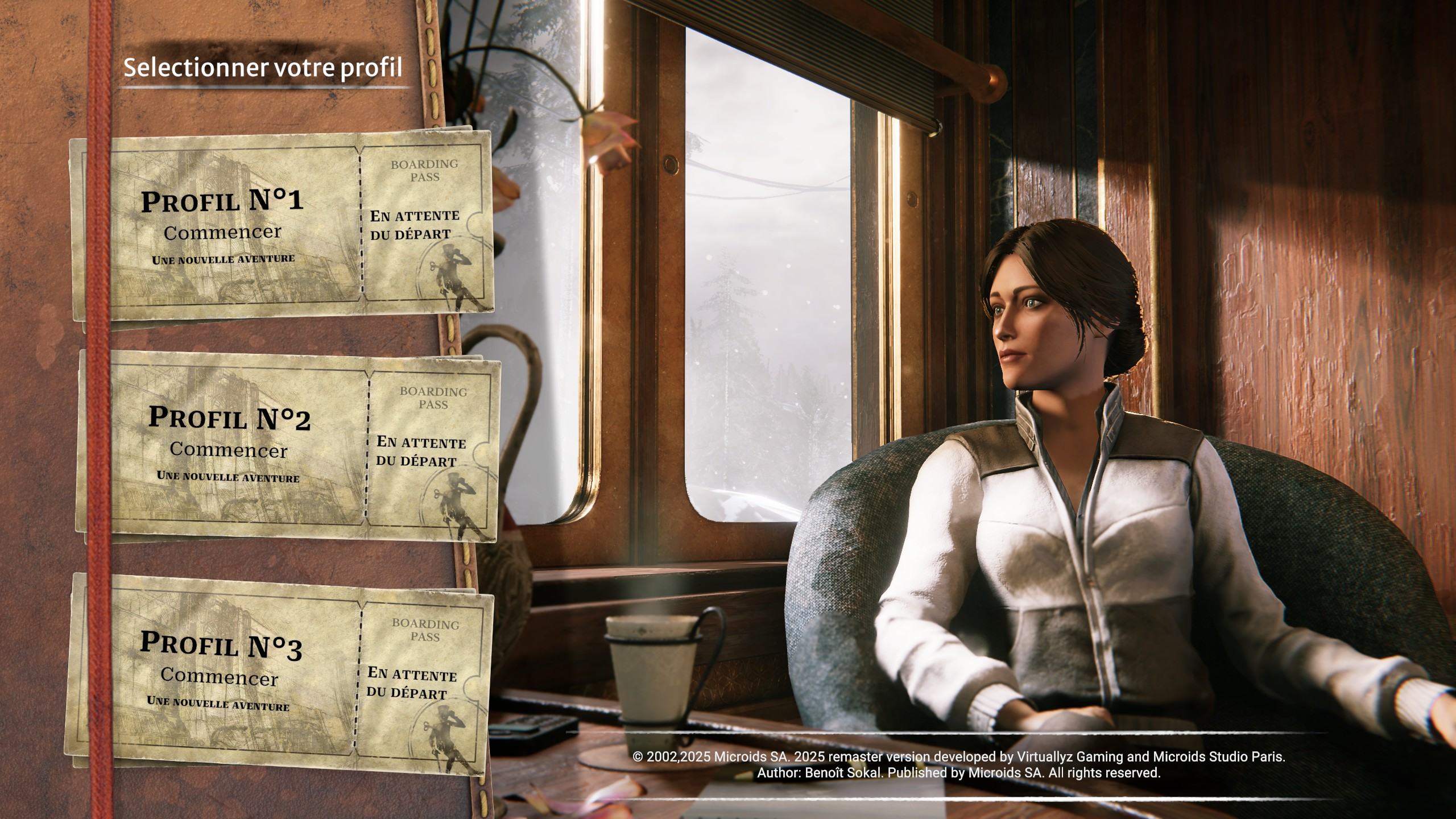Screen dimensions: 1456x819
Task: Start a new adventure on Profil N°3
Action: pyautogui.click(x=279, y=675)
